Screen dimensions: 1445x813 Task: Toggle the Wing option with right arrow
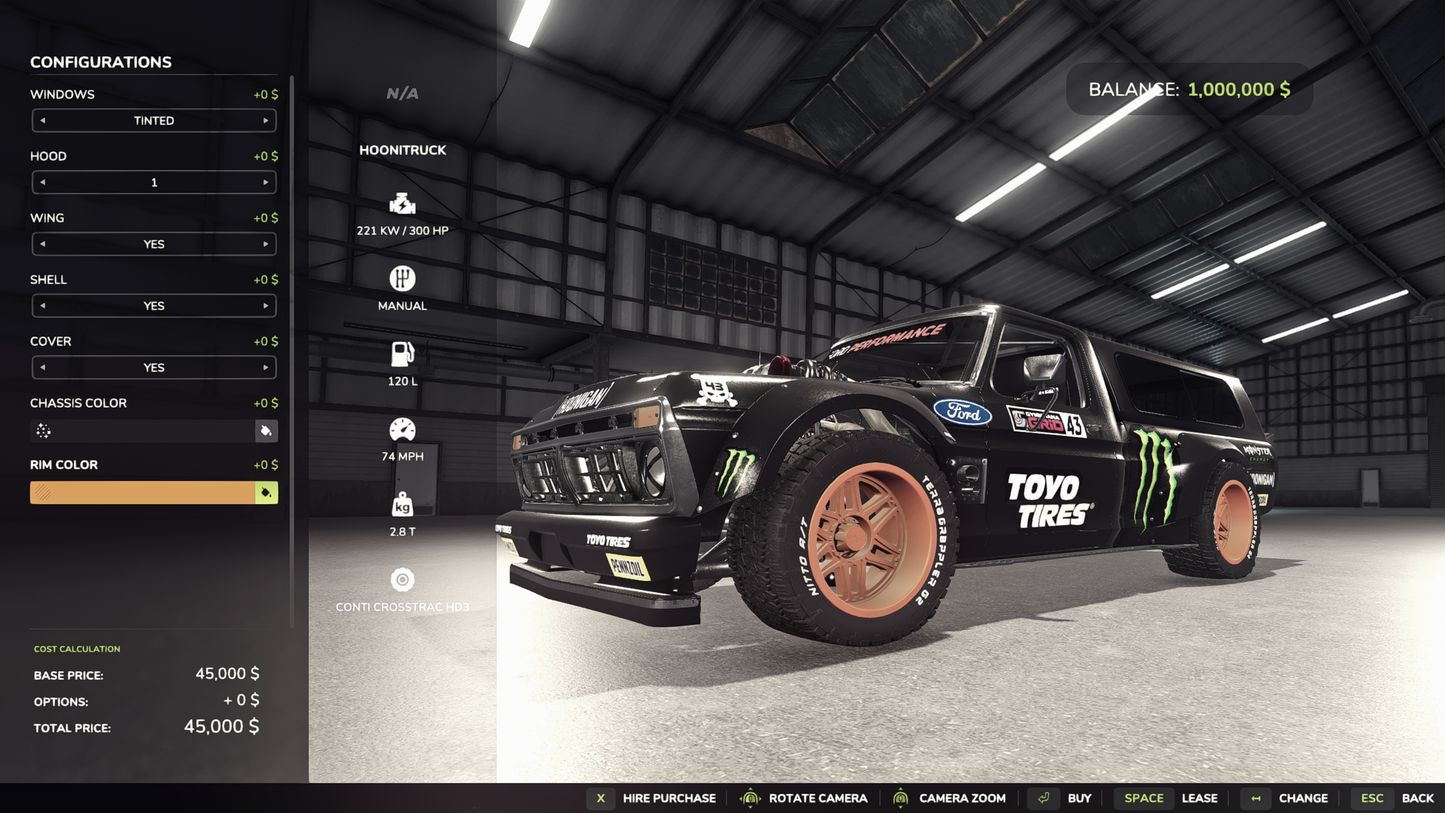tap(265, 244)
